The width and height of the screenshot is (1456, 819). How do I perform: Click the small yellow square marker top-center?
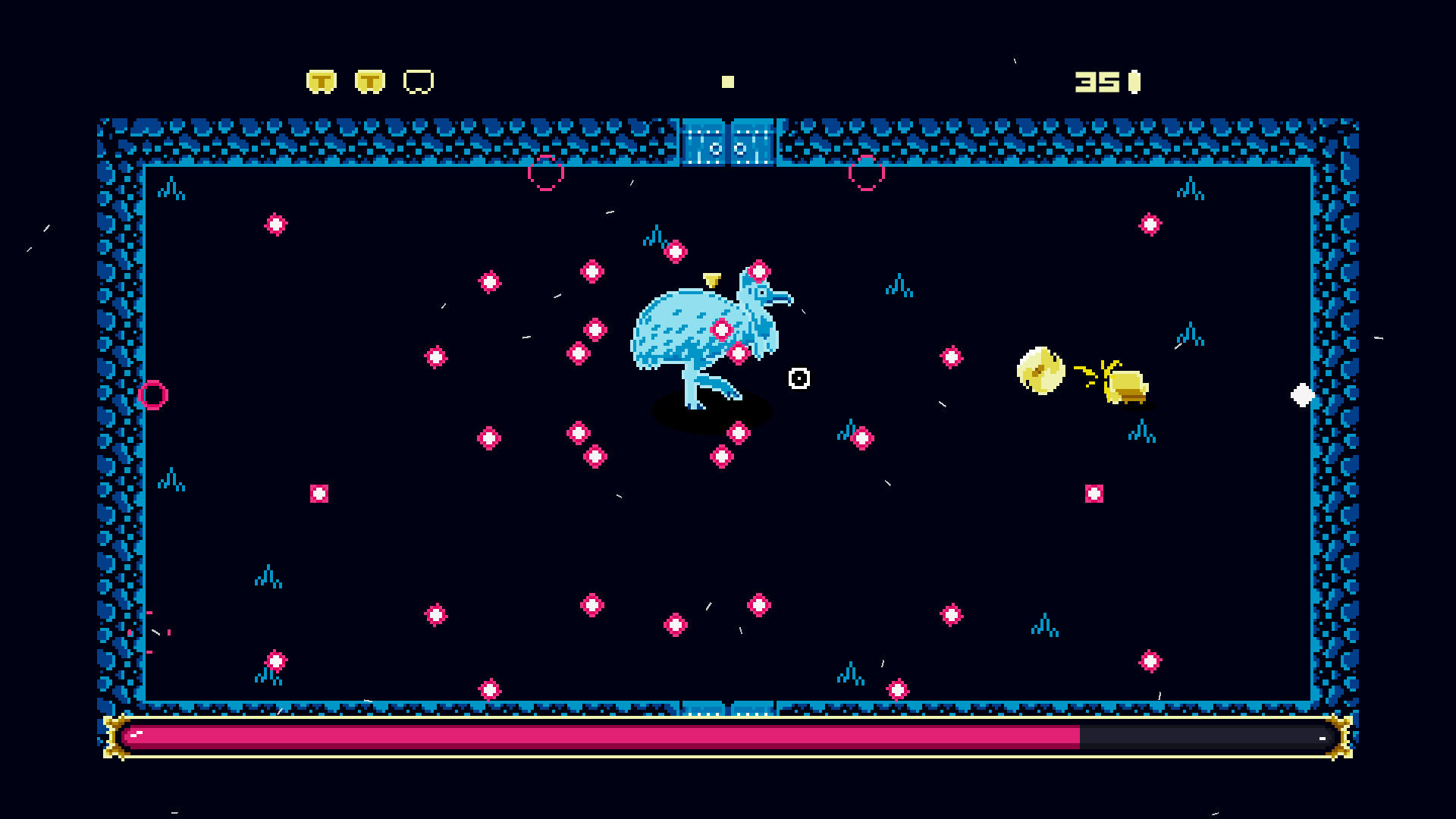click(728, 80)
